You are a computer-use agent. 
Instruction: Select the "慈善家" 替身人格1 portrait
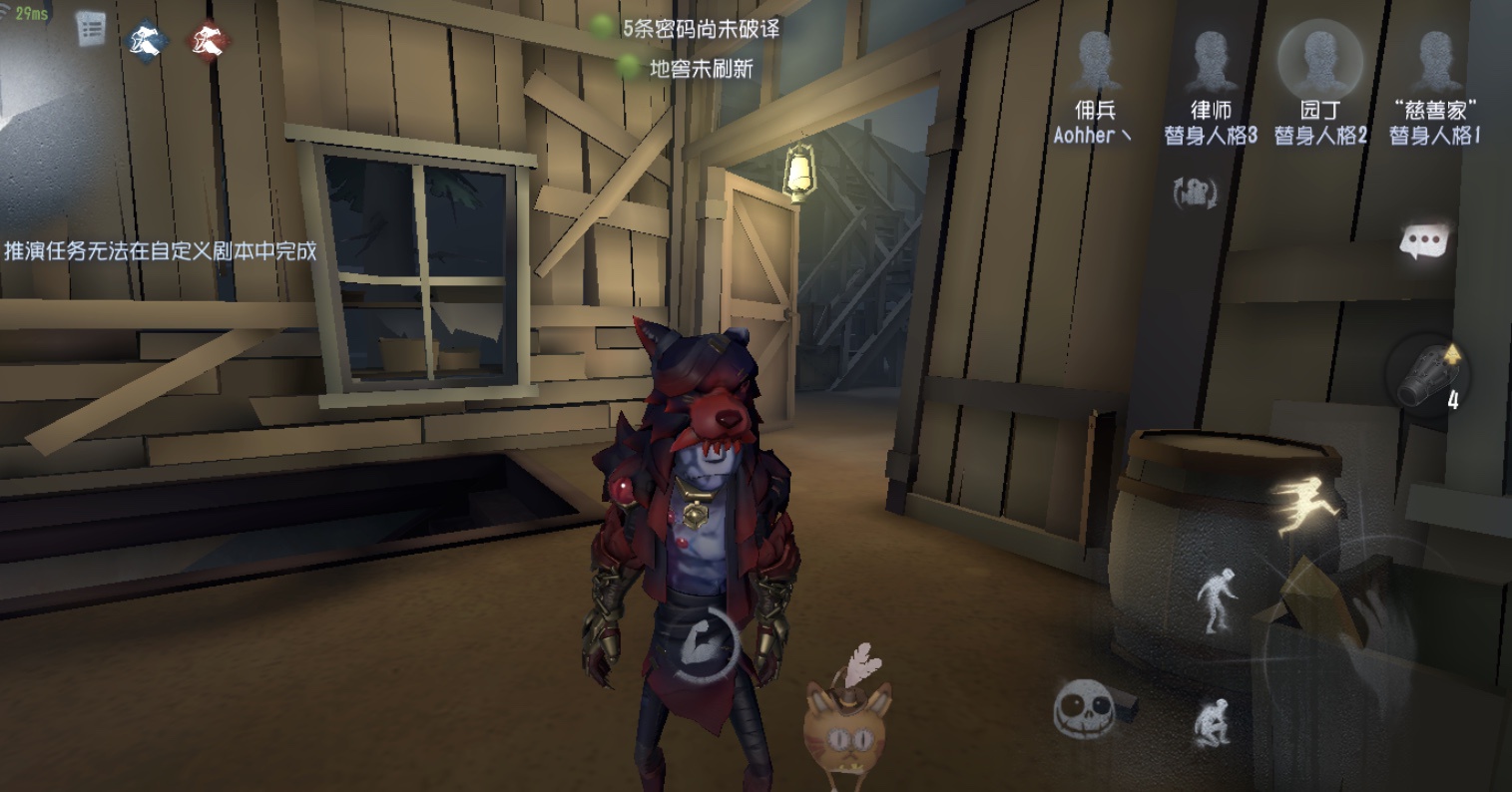pyautogui.click(x=1434, y=62)
